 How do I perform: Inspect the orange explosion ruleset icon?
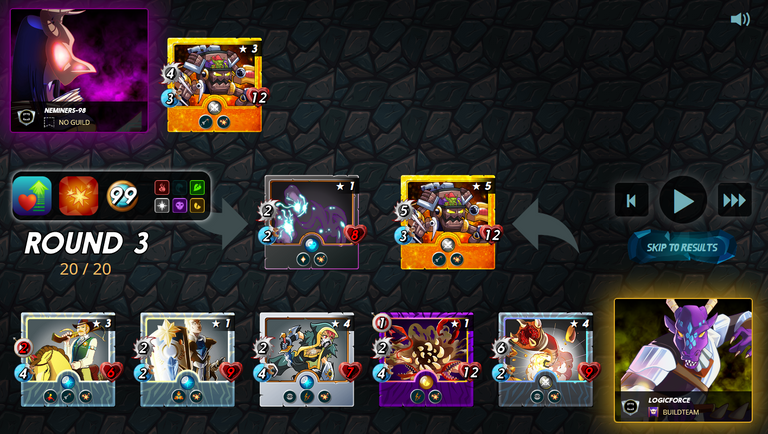pyautogui.click(x=78, y=197)
